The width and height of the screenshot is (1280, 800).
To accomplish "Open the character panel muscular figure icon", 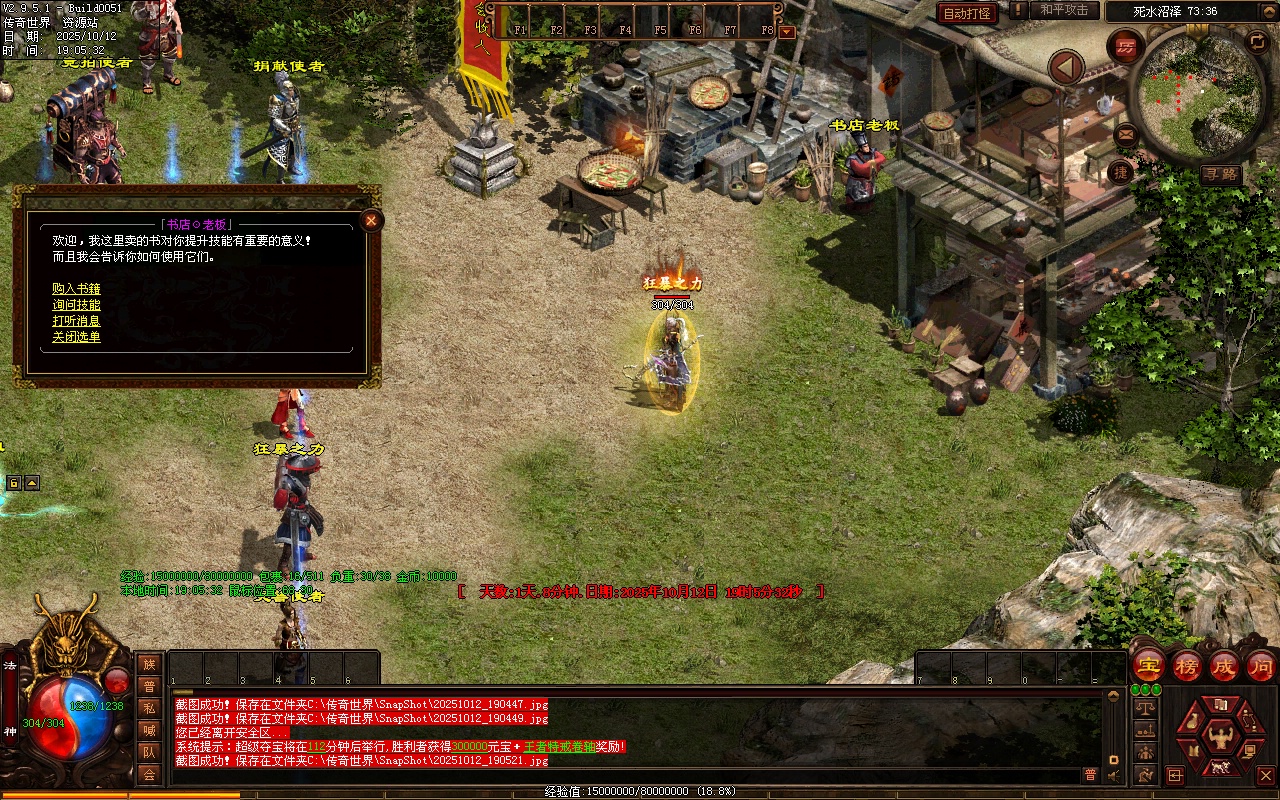I will point(1219,738).
